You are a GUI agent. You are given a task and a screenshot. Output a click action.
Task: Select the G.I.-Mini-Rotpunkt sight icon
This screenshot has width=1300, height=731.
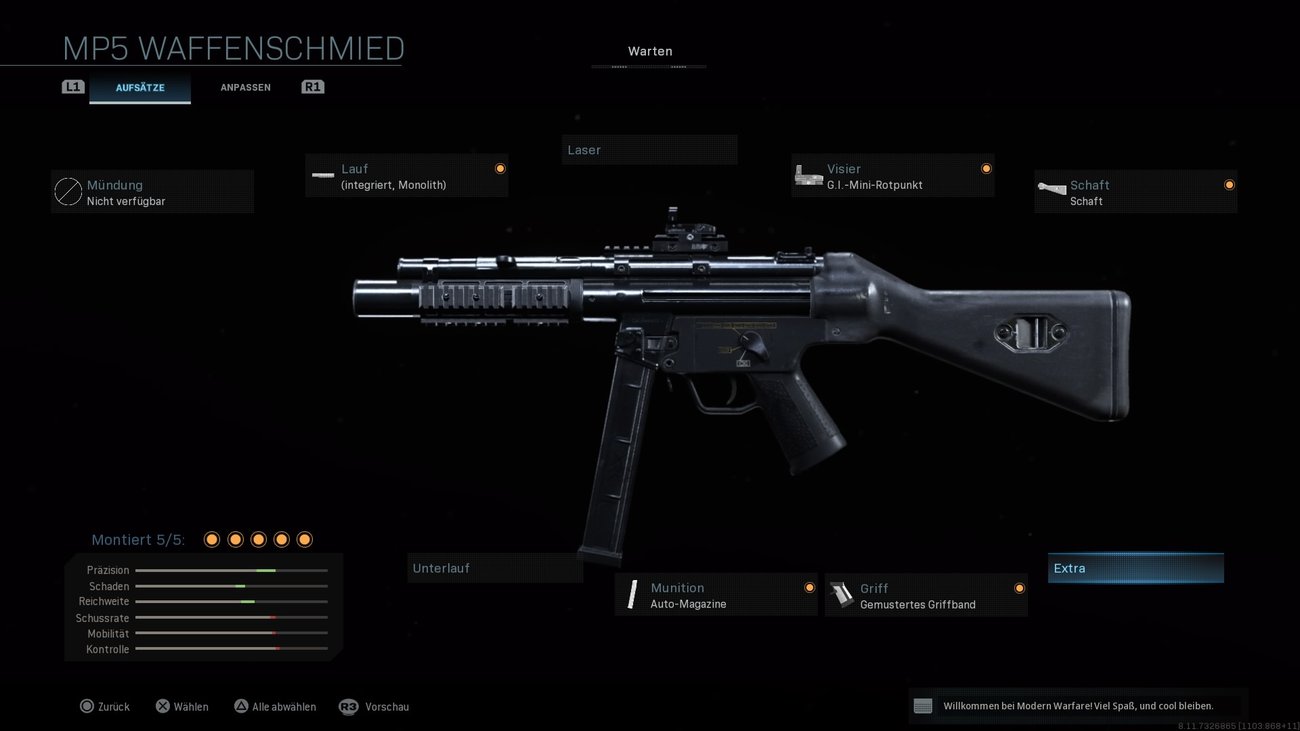coord(808,175)
